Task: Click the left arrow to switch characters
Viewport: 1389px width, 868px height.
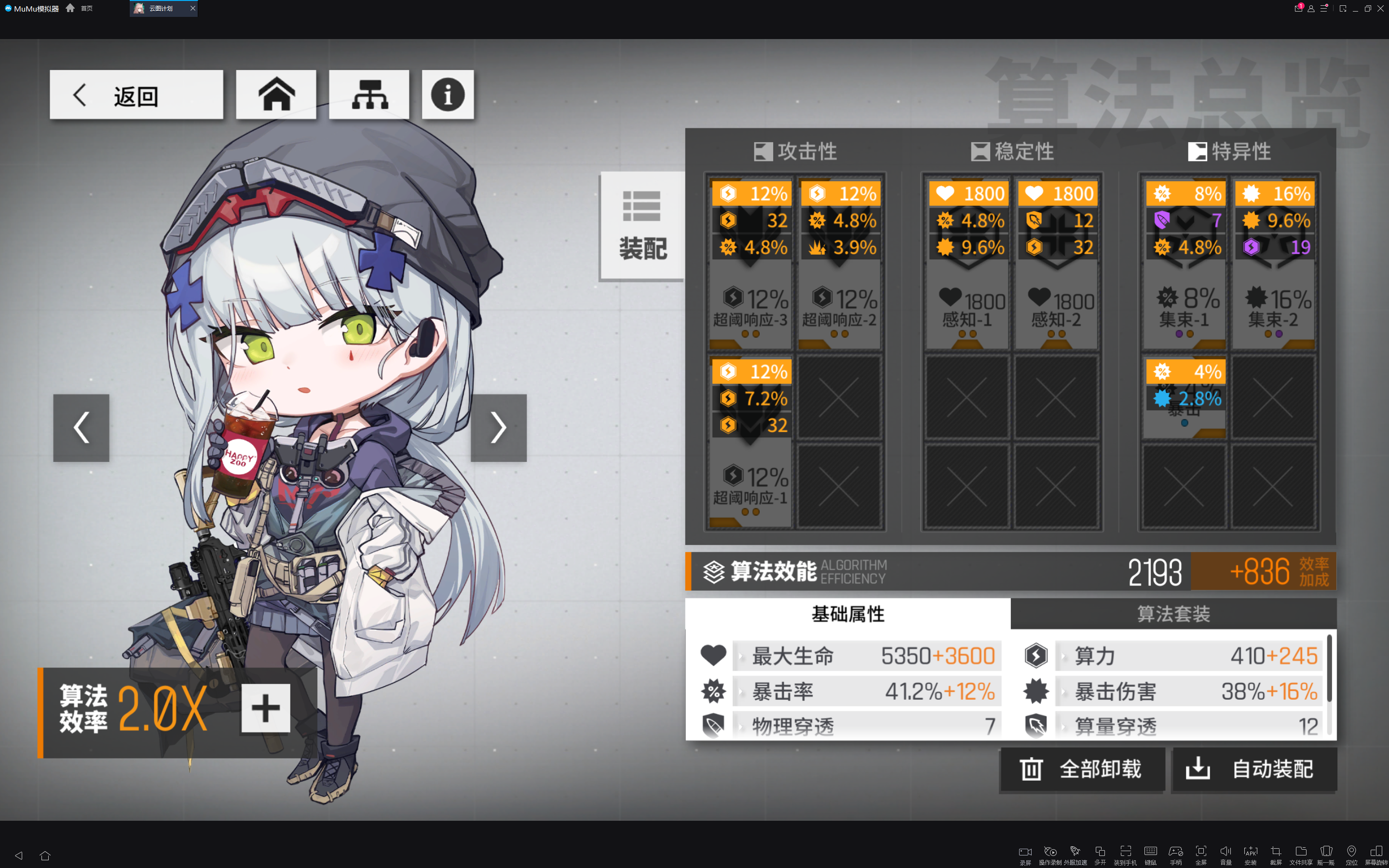Action: point(81,428)
